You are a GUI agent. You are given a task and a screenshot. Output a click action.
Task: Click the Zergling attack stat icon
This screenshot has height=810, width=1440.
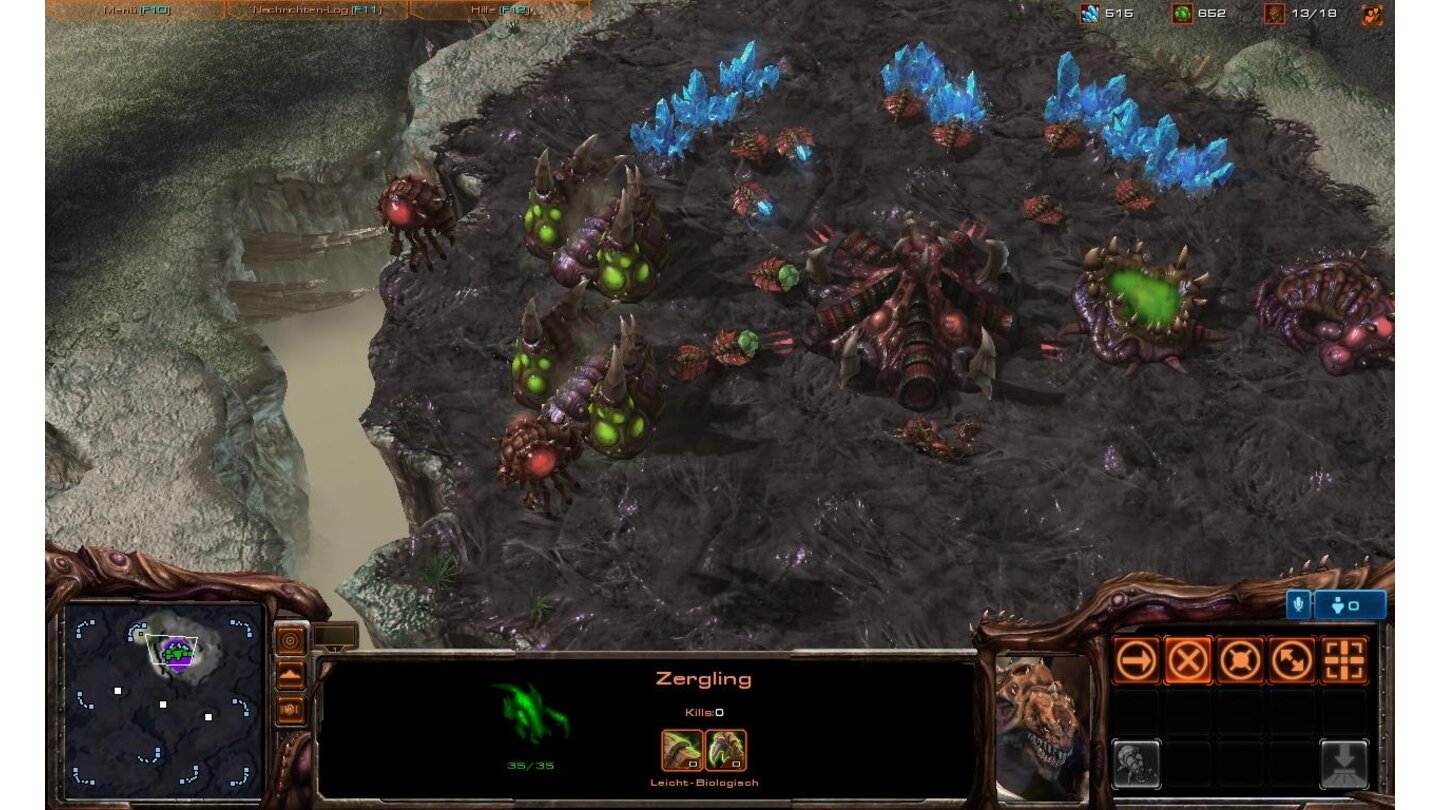click(681, 751)
